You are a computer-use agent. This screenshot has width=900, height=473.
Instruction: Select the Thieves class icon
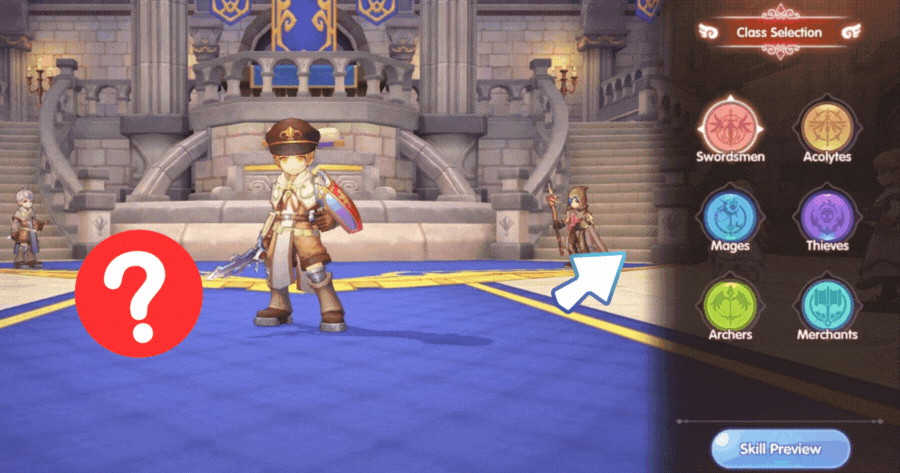pyautogui.click(x=826, y=213)
